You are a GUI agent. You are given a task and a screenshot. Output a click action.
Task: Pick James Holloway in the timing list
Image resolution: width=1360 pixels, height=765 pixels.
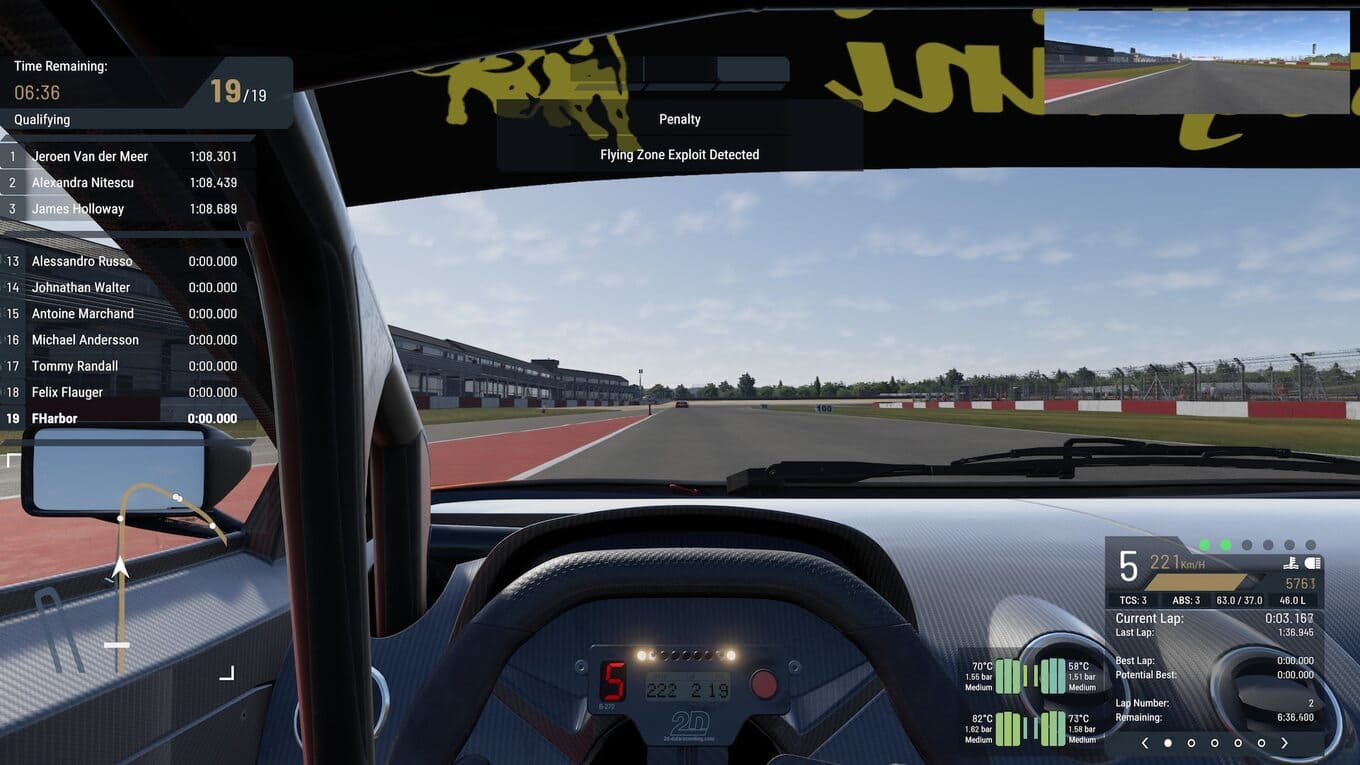point(125,209)
